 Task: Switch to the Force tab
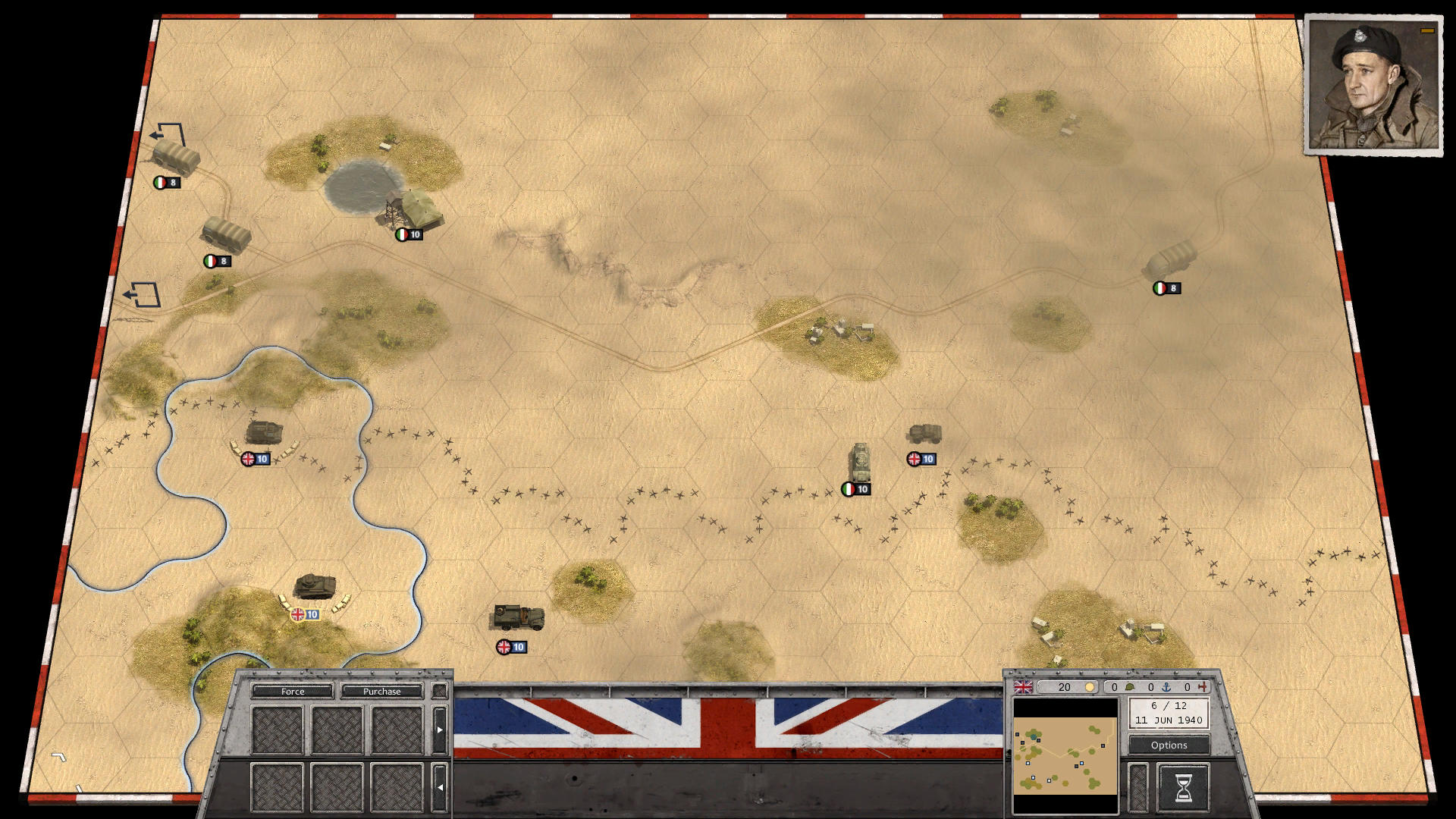[x=293, y=692]
